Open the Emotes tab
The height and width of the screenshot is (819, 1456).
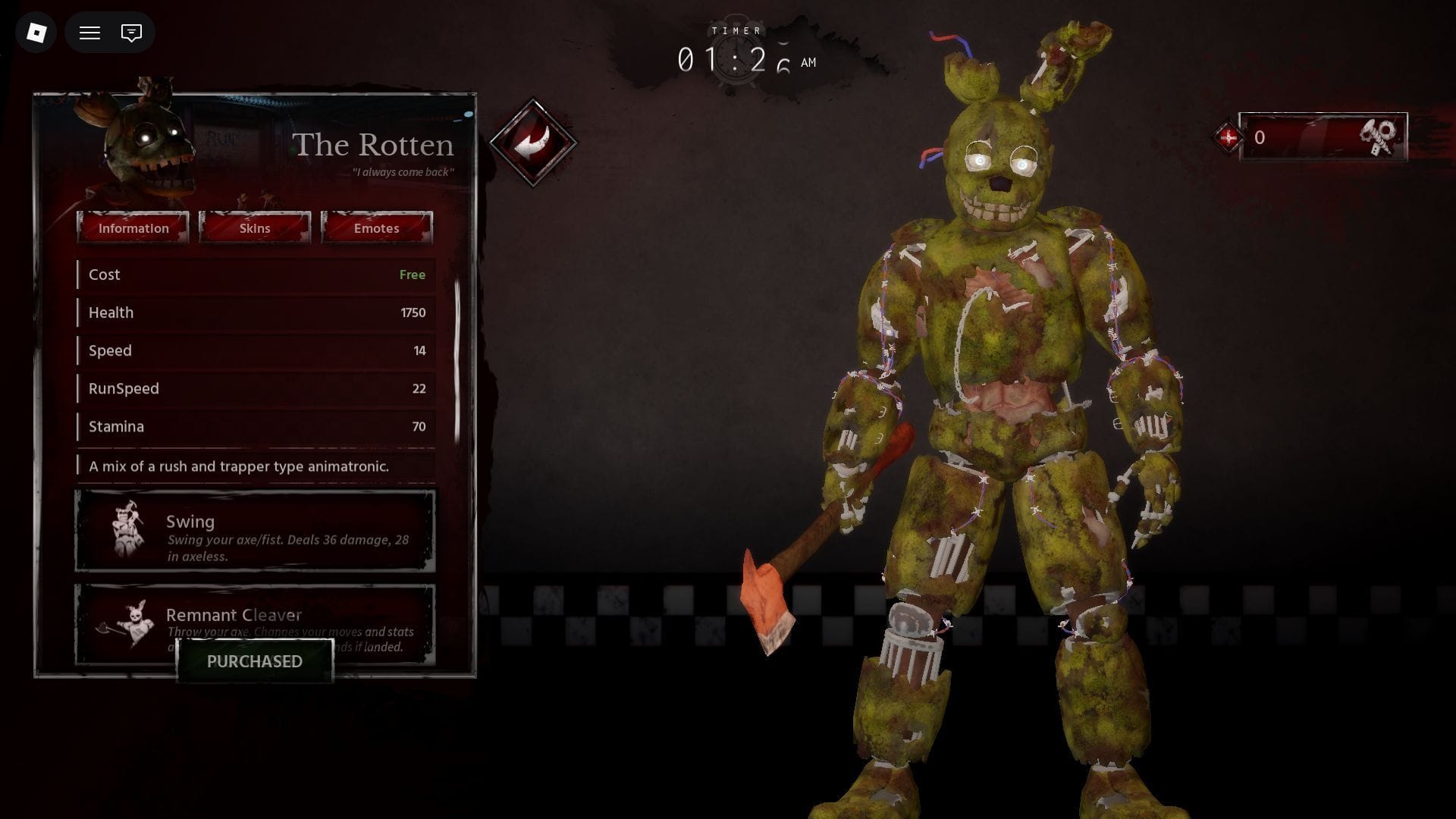tap(376, 227)
